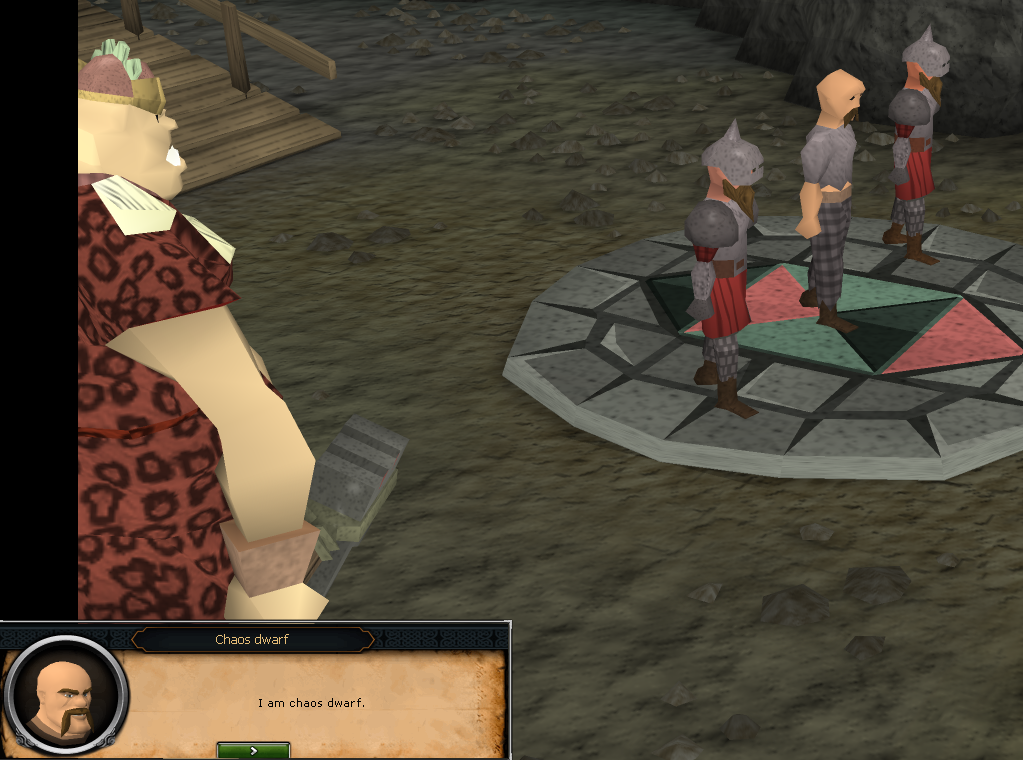Image resolution: width=1023 pixels, height=760 pixels.
Task: Continue the Chaos dwarf dialogue with green arrow
Action: 253,750
